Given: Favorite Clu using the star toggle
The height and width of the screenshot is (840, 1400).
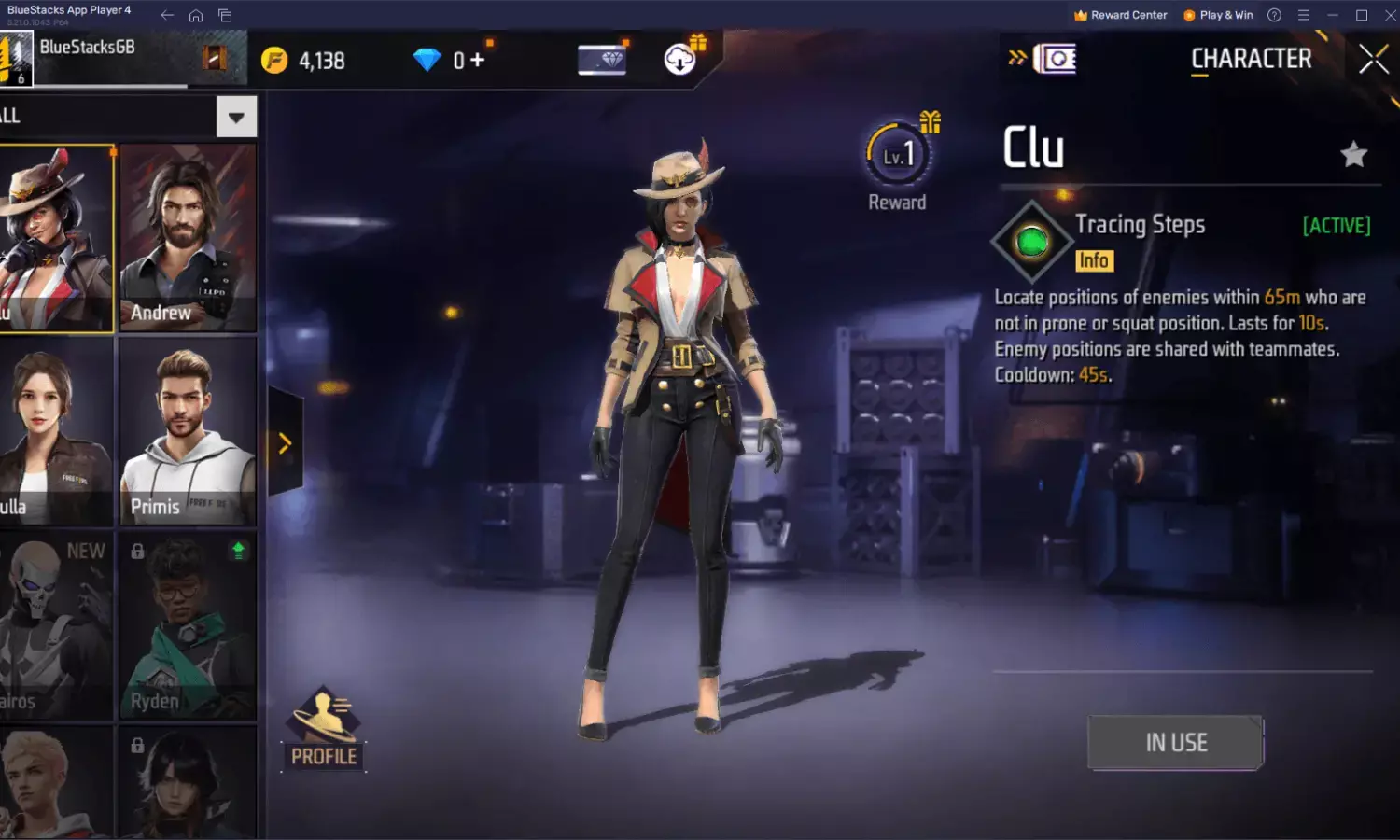Looking at the screenshot, I should pos(1352,152).
